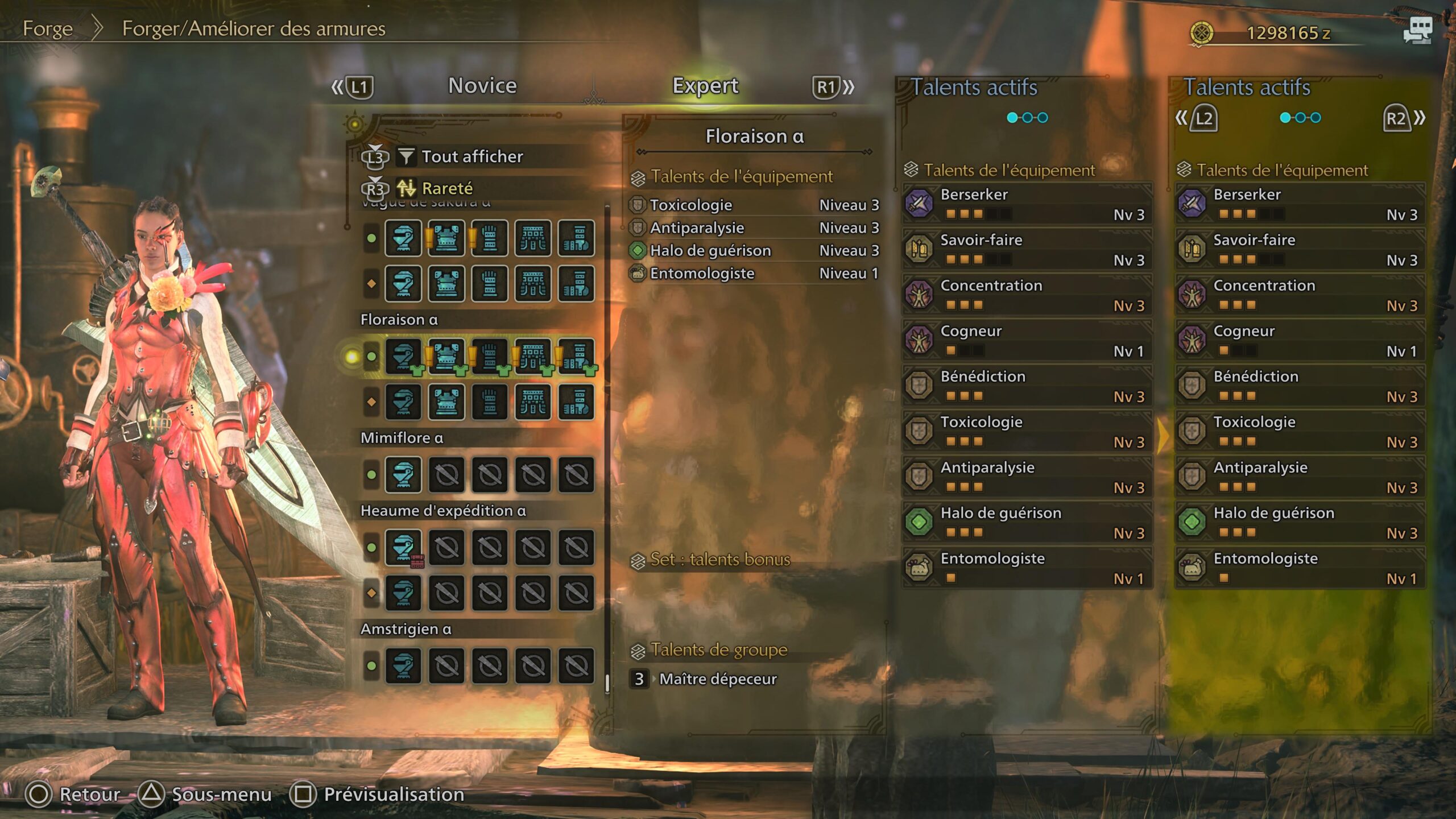Change the Rareté sort order
This screenshot has height=819, width=1456.
coord(447,188)
